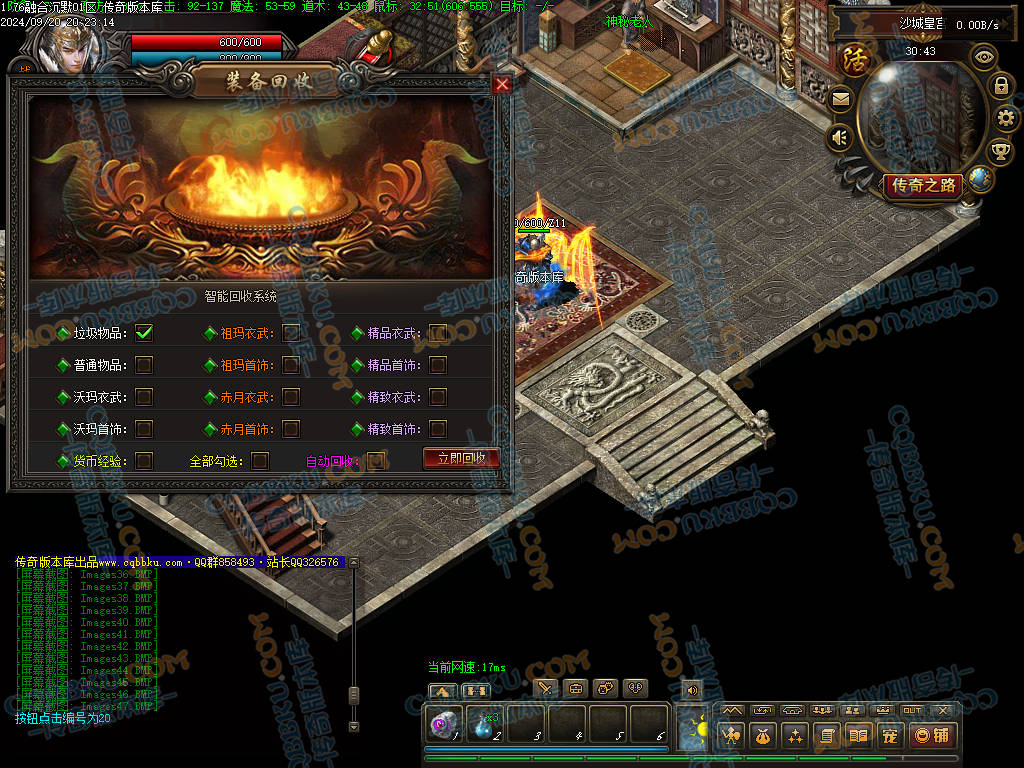Uncheck the 垃圾物品 junk items checkbox
The height and width of the screenshot is (768, 1024).
point(144,333)
